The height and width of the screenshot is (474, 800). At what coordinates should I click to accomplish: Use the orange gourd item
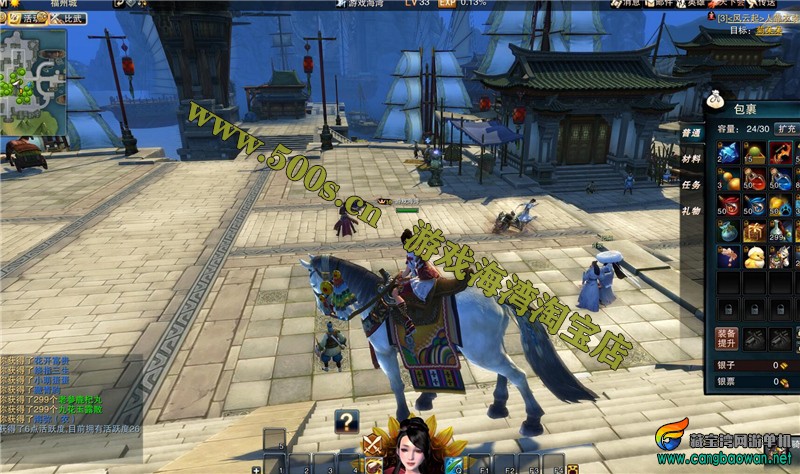tap(727, 179)
